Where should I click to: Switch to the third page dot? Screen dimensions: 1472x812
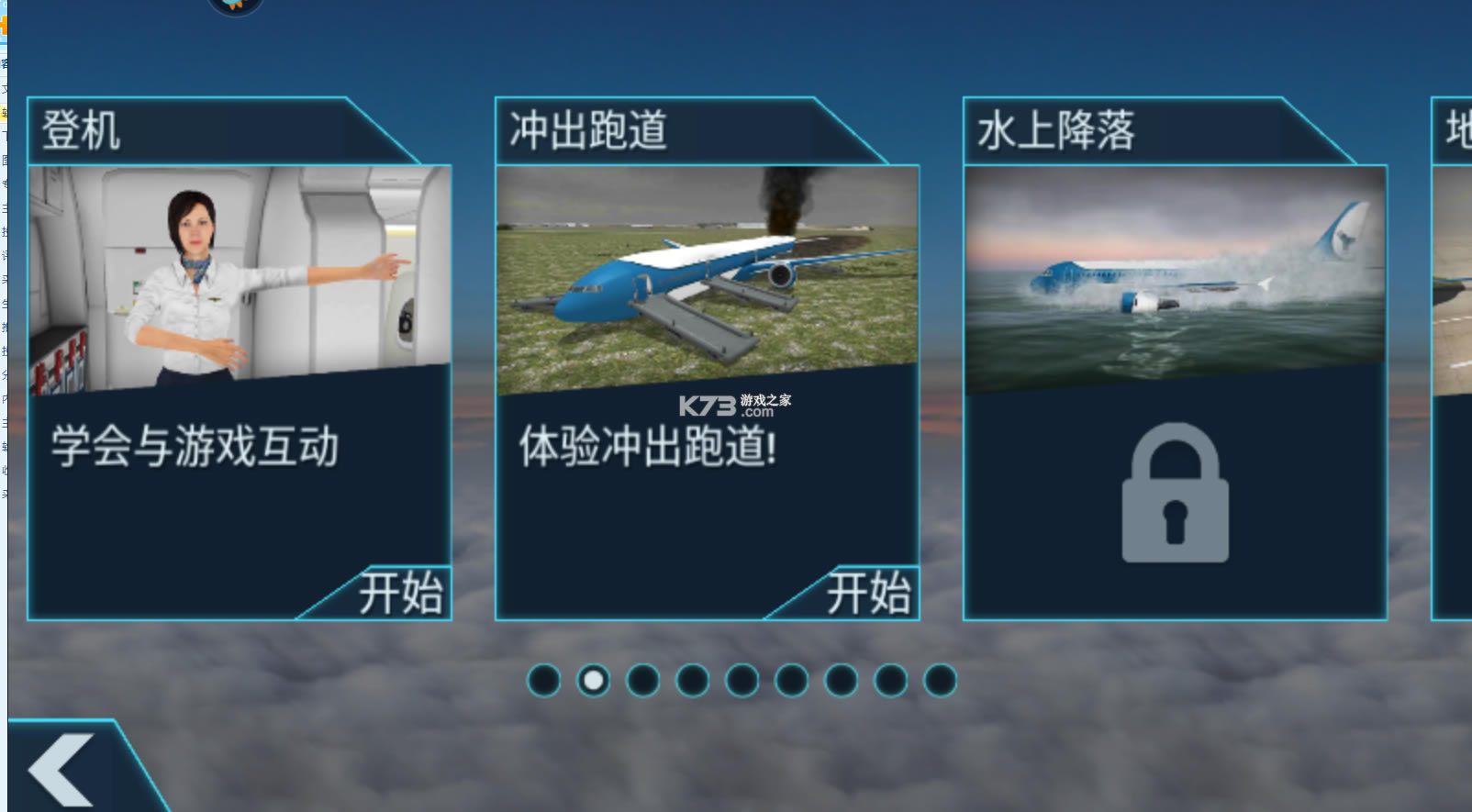coord(643,681)
